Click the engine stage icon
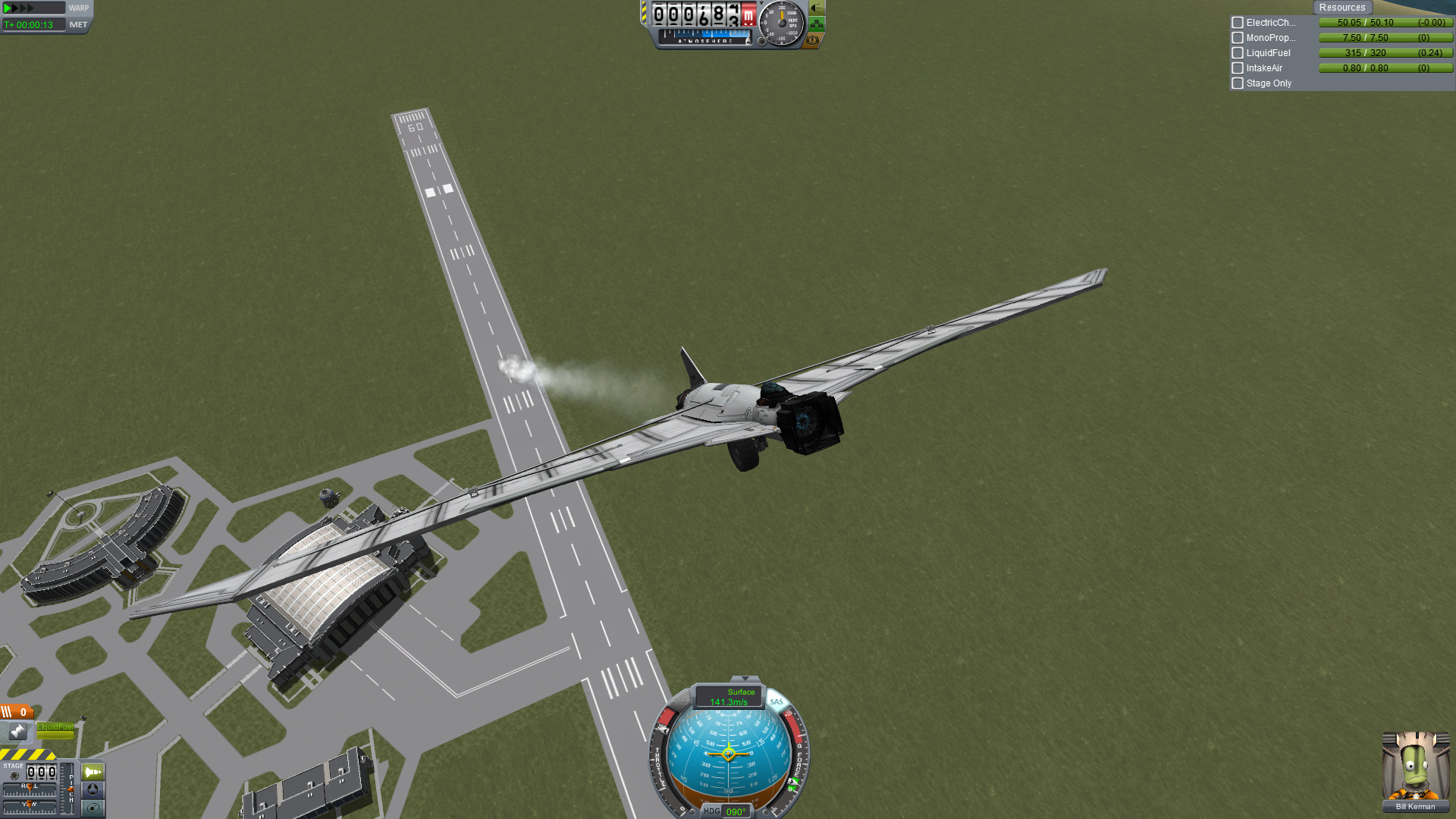 [x=17, y=731]
